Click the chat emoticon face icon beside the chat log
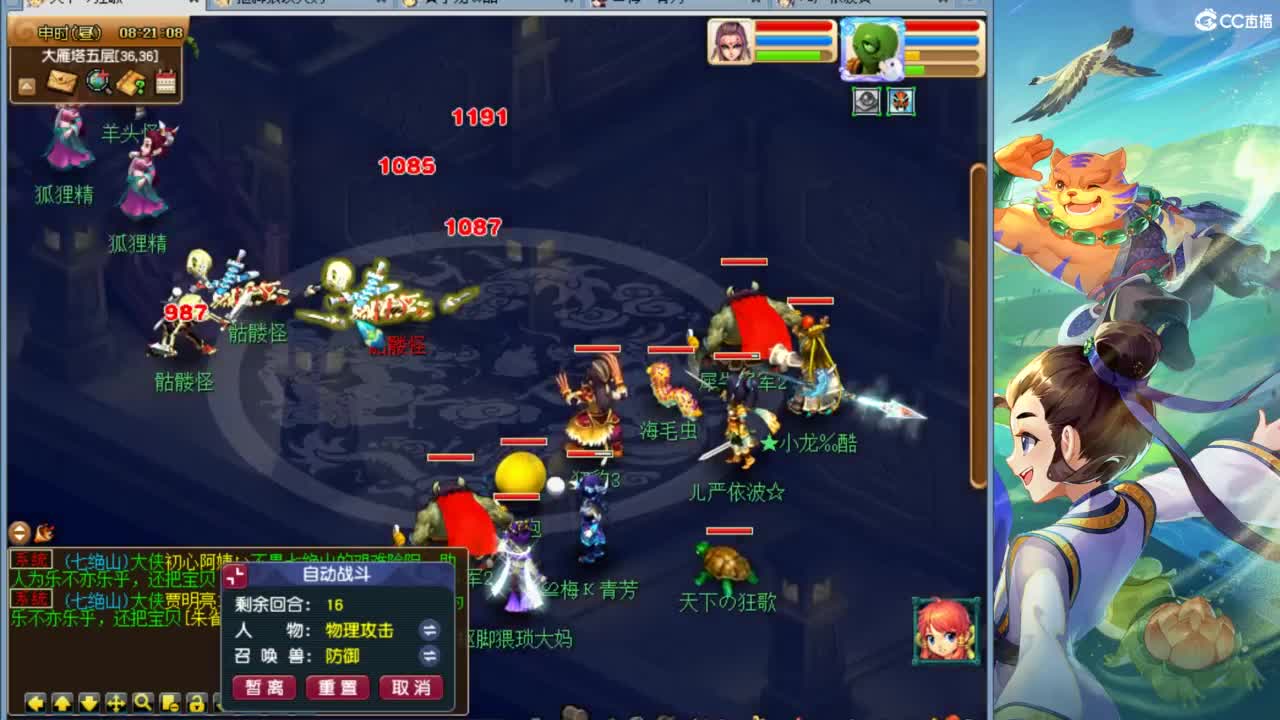The image size is (1280, 720). 45,530
